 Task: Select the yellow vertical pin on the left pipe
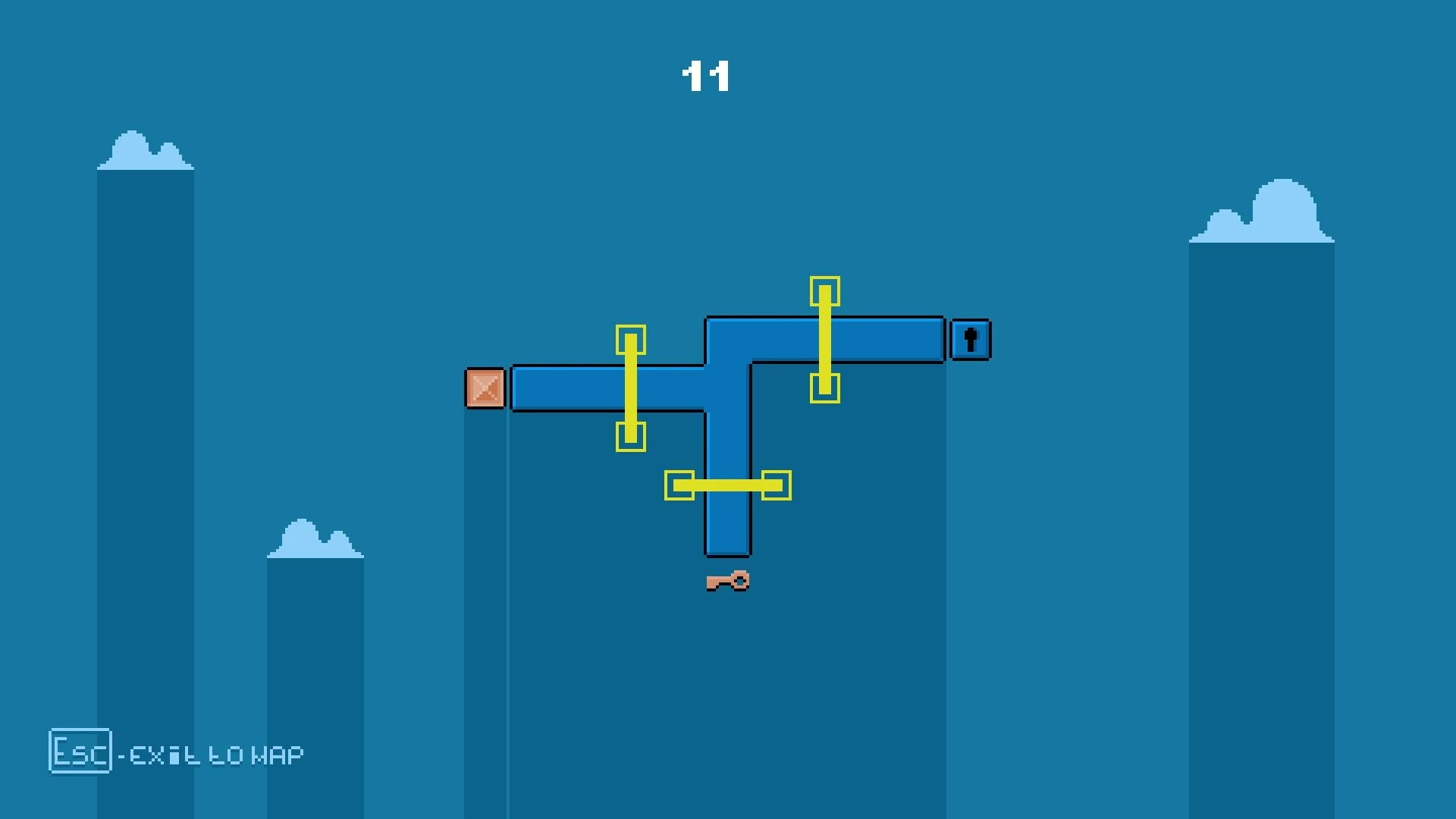tap(629, 387)
